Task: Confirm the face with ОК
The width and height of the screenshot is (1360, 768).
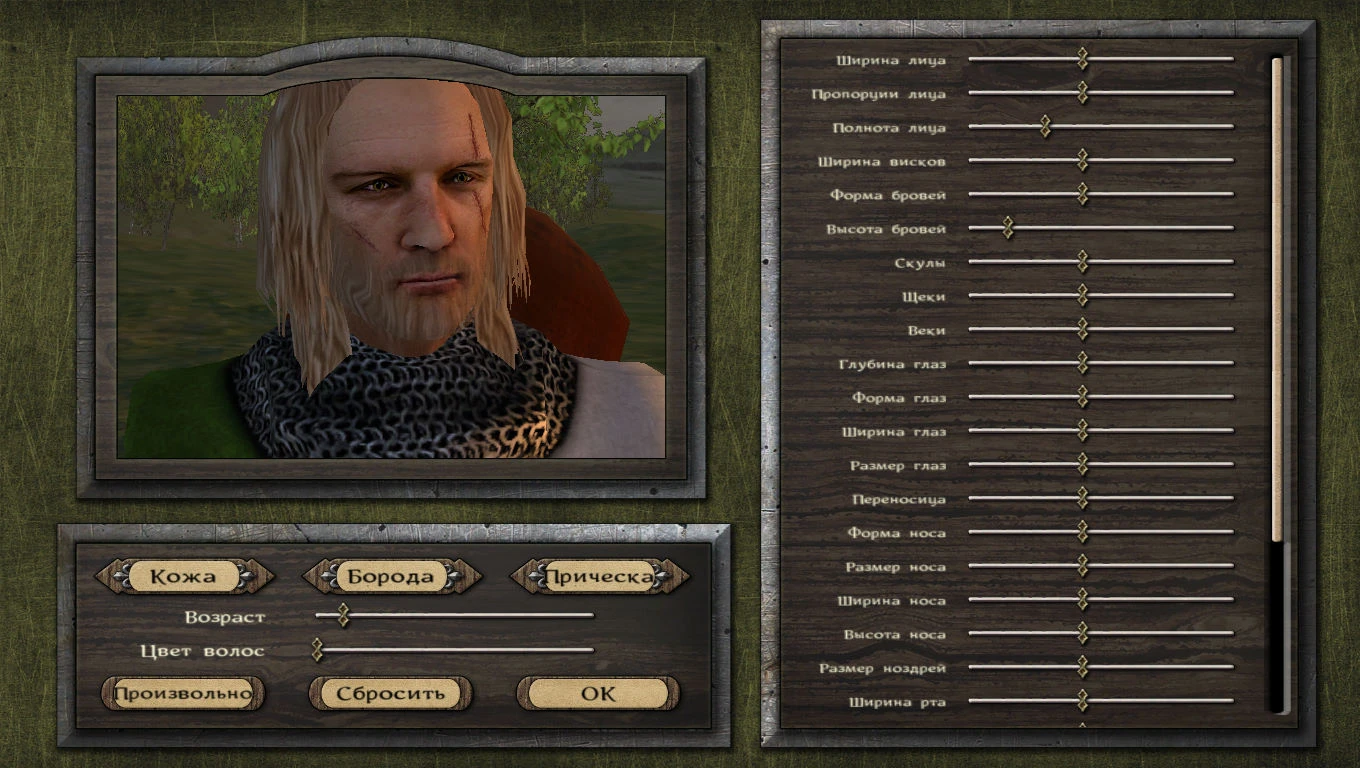Action: [x=596, y=692]
